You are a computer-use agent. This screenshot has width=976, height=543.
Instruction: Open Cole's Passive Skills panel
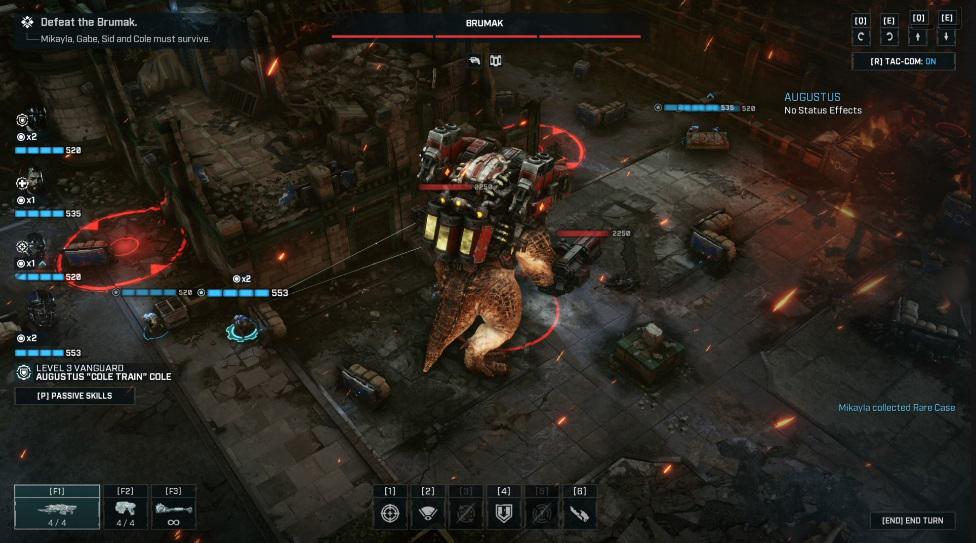[74, 396]
